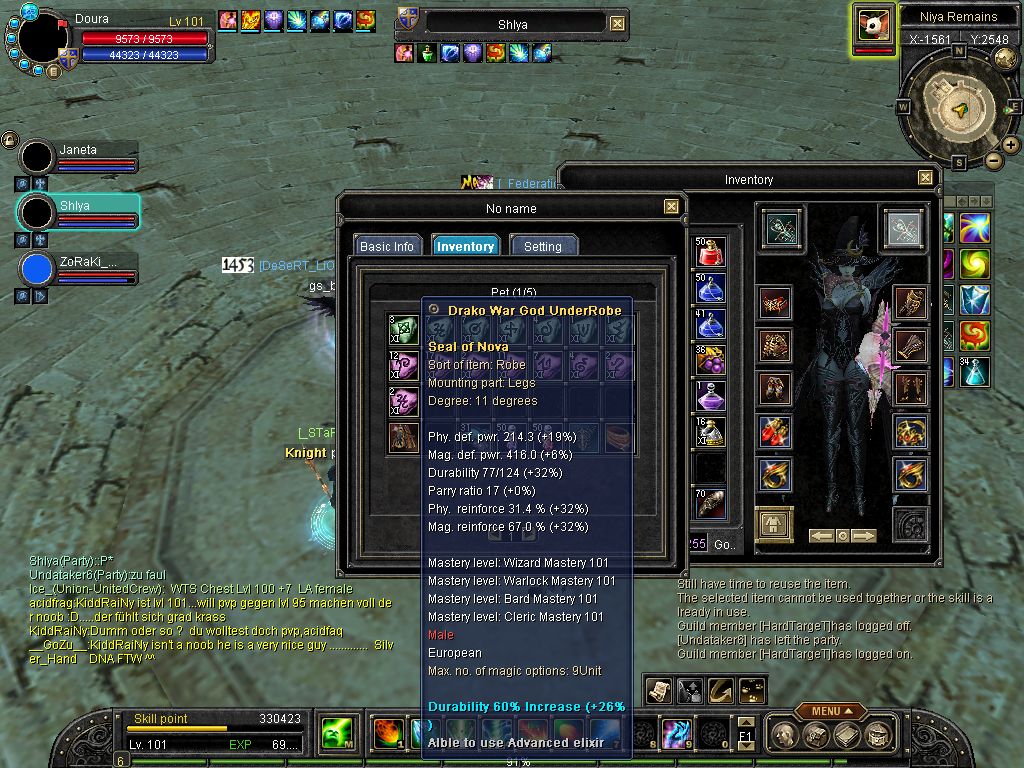1024x768 pixels.
Task: Select the pet window's Inventory tab
Action: coord(465,246)
